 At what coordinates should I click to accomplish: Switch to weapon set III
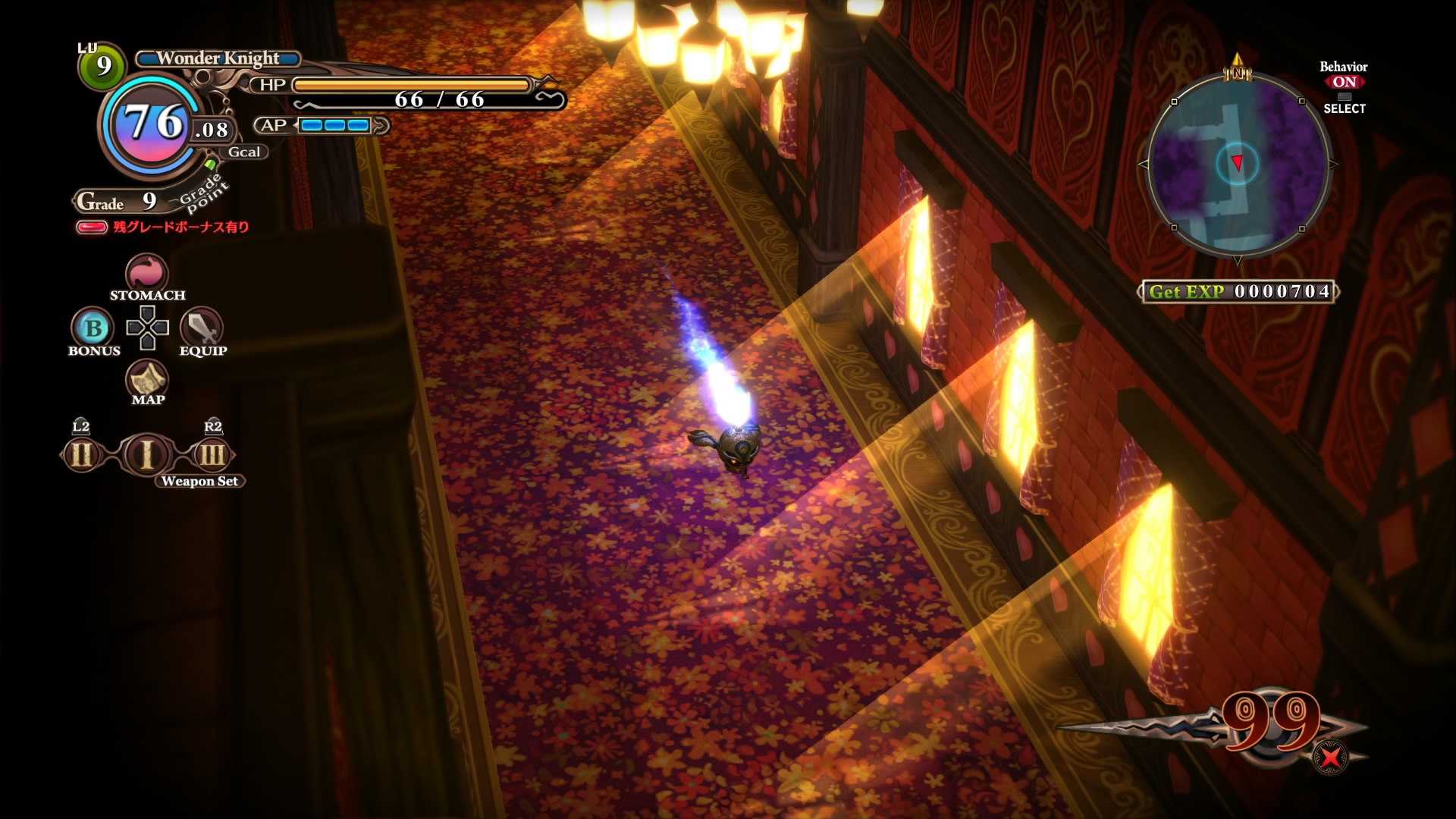(212, 455)
